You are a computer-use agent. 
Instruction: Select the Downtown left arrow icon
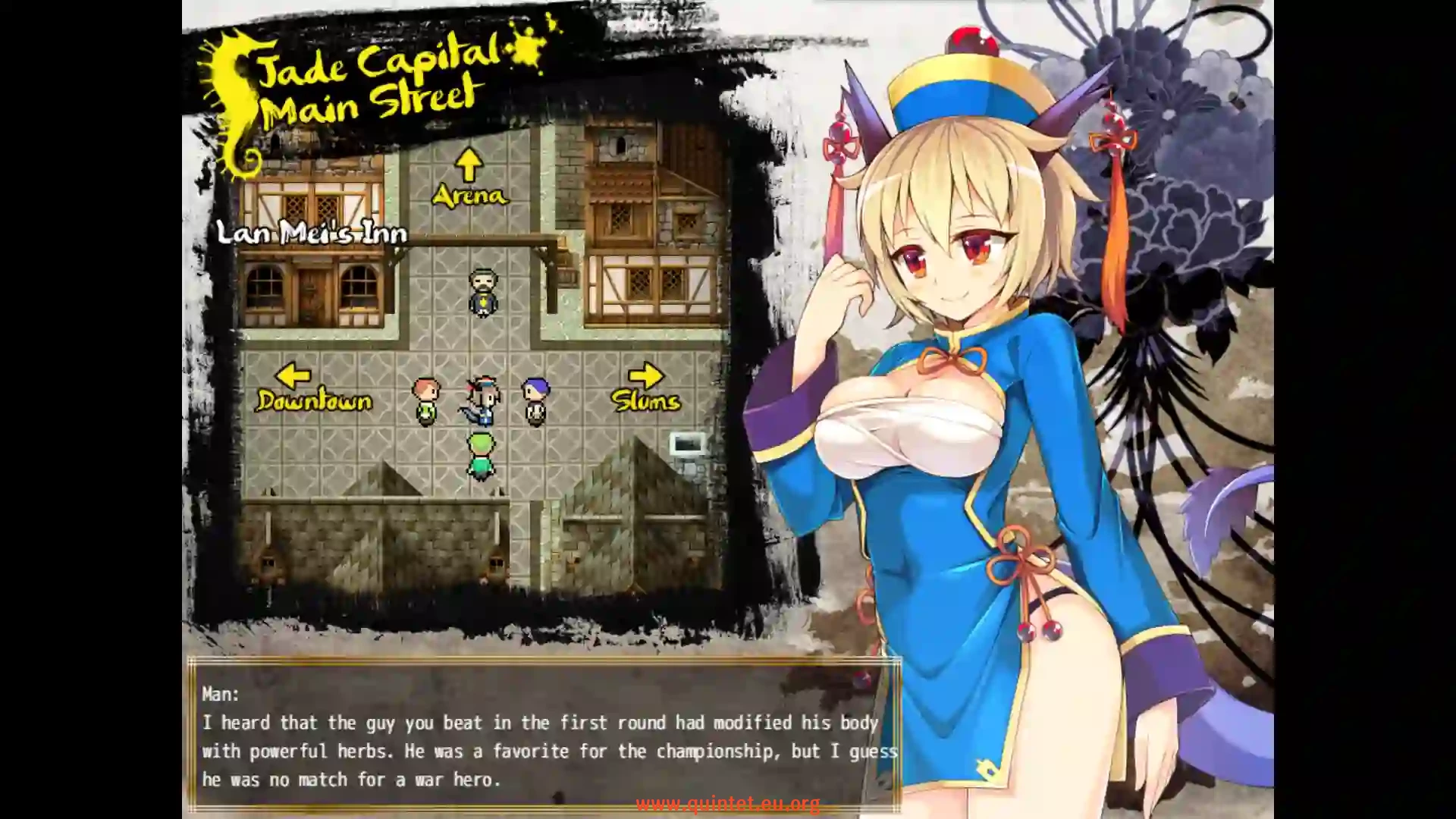(292, 377)
